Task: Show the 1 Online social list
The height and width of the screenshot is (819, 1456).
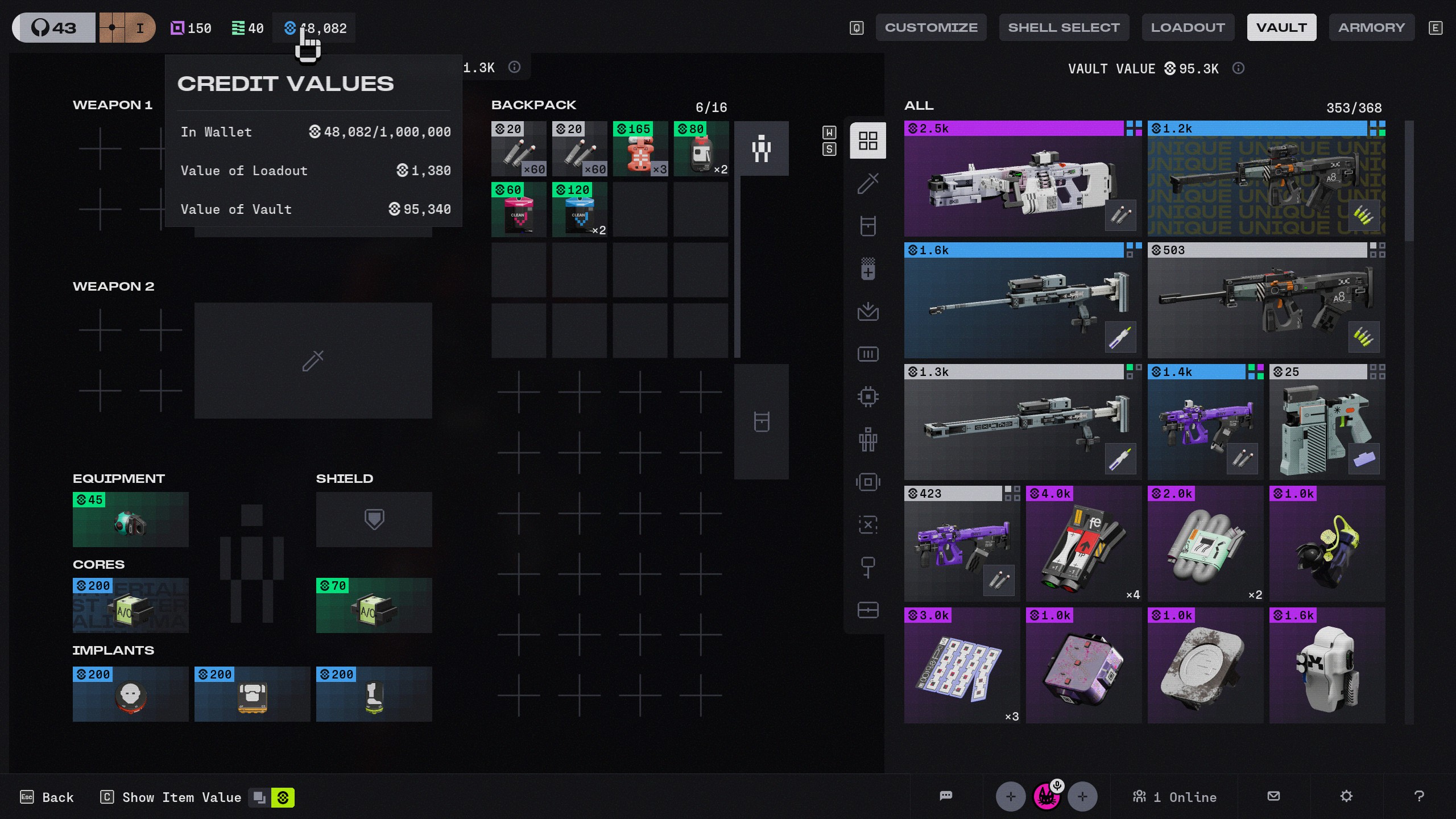Action: 1174,797
